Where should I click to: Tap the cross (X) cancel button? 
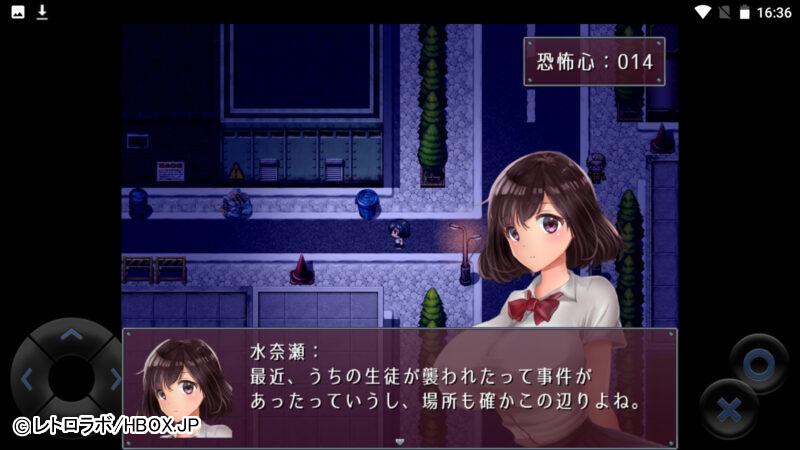click(x=729, y=410)
